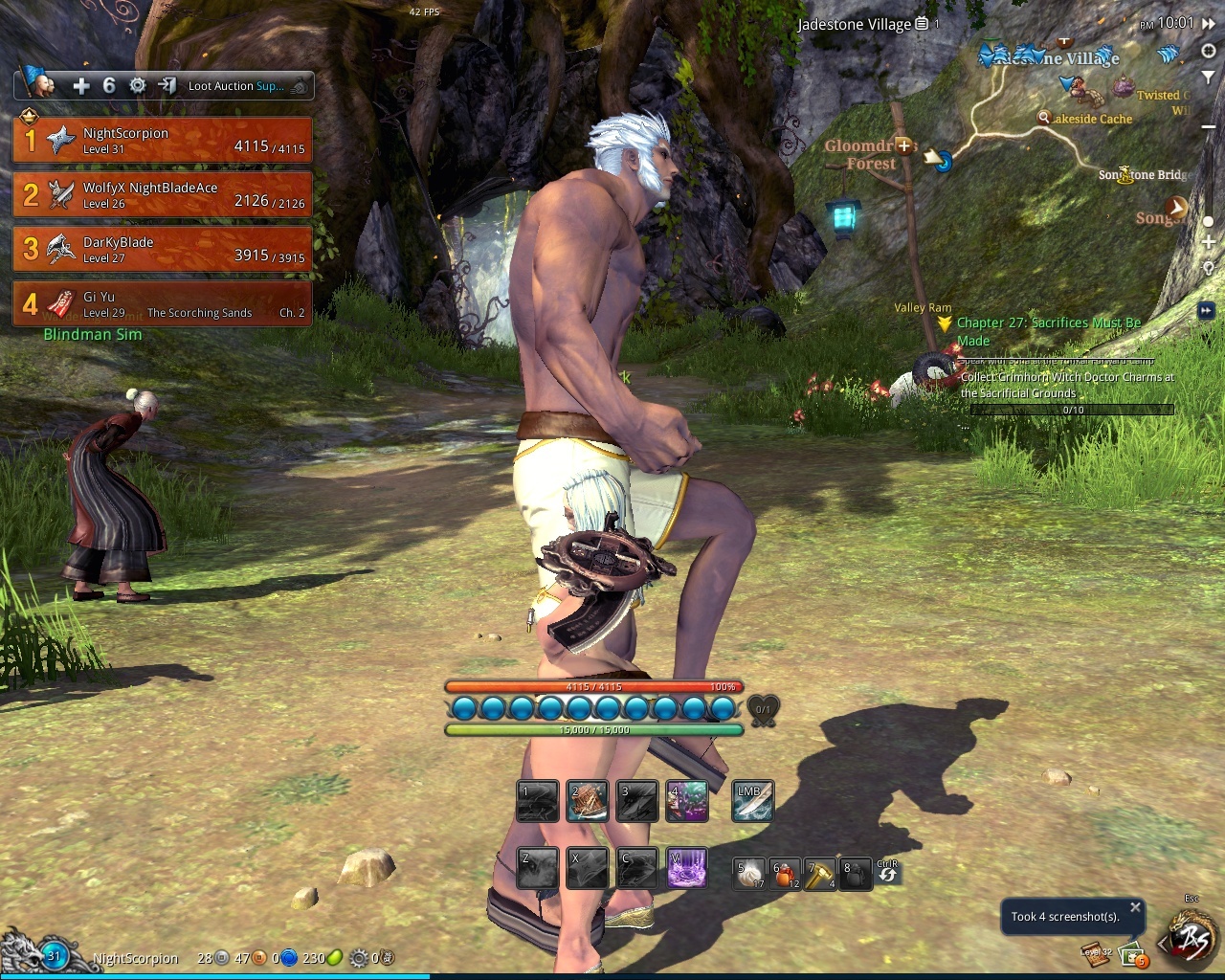Open the minimap filter funnel

[x=1209, y=77]
